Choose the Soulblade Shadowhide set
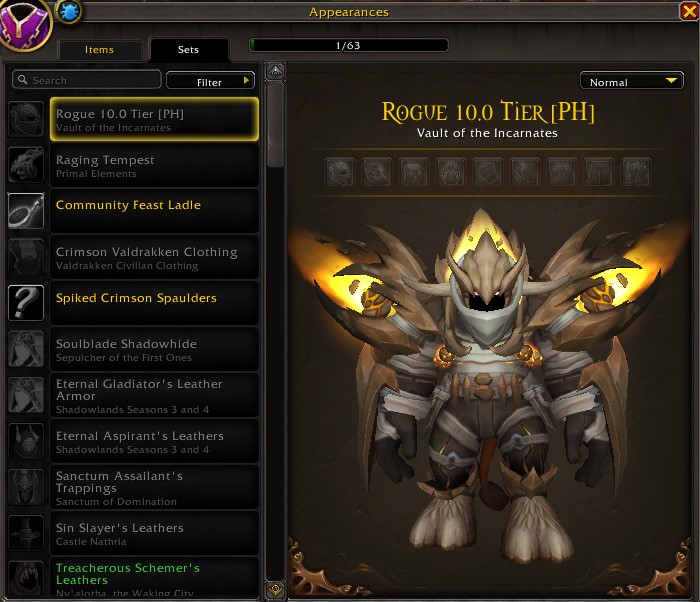 coord(154,349)
